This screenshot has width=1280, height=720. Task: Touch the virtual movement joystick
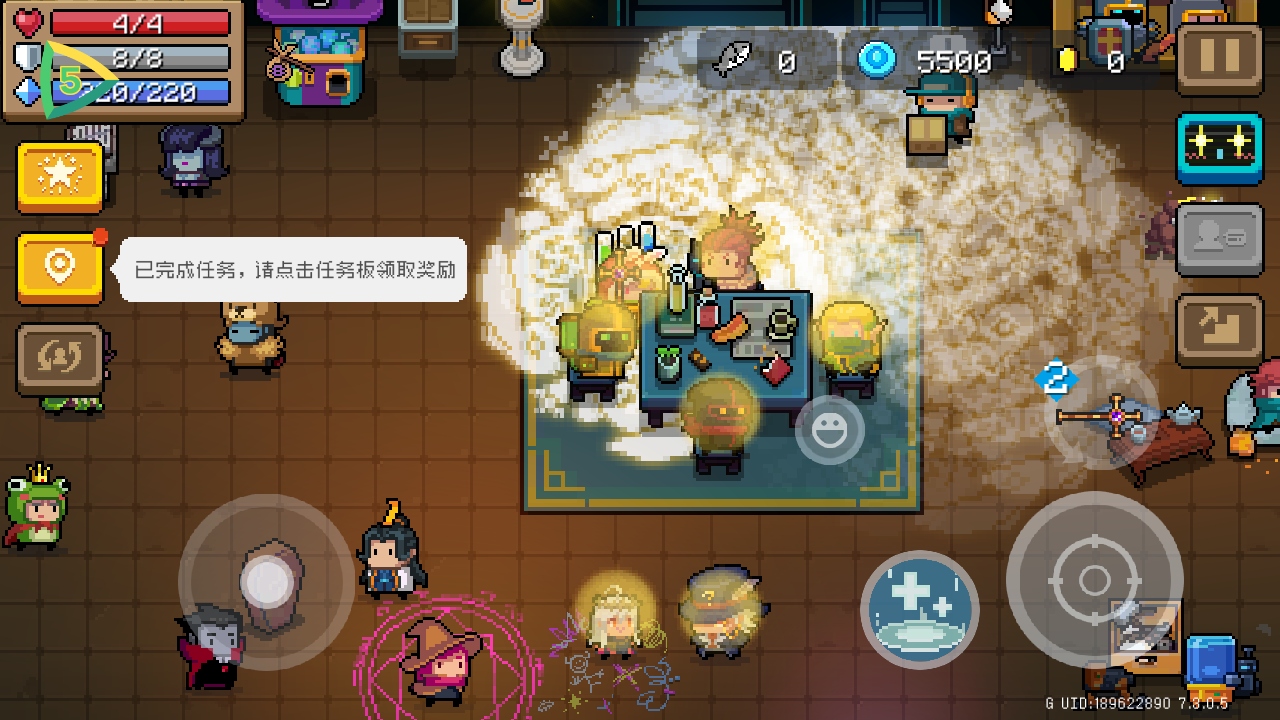pos(266,582)
